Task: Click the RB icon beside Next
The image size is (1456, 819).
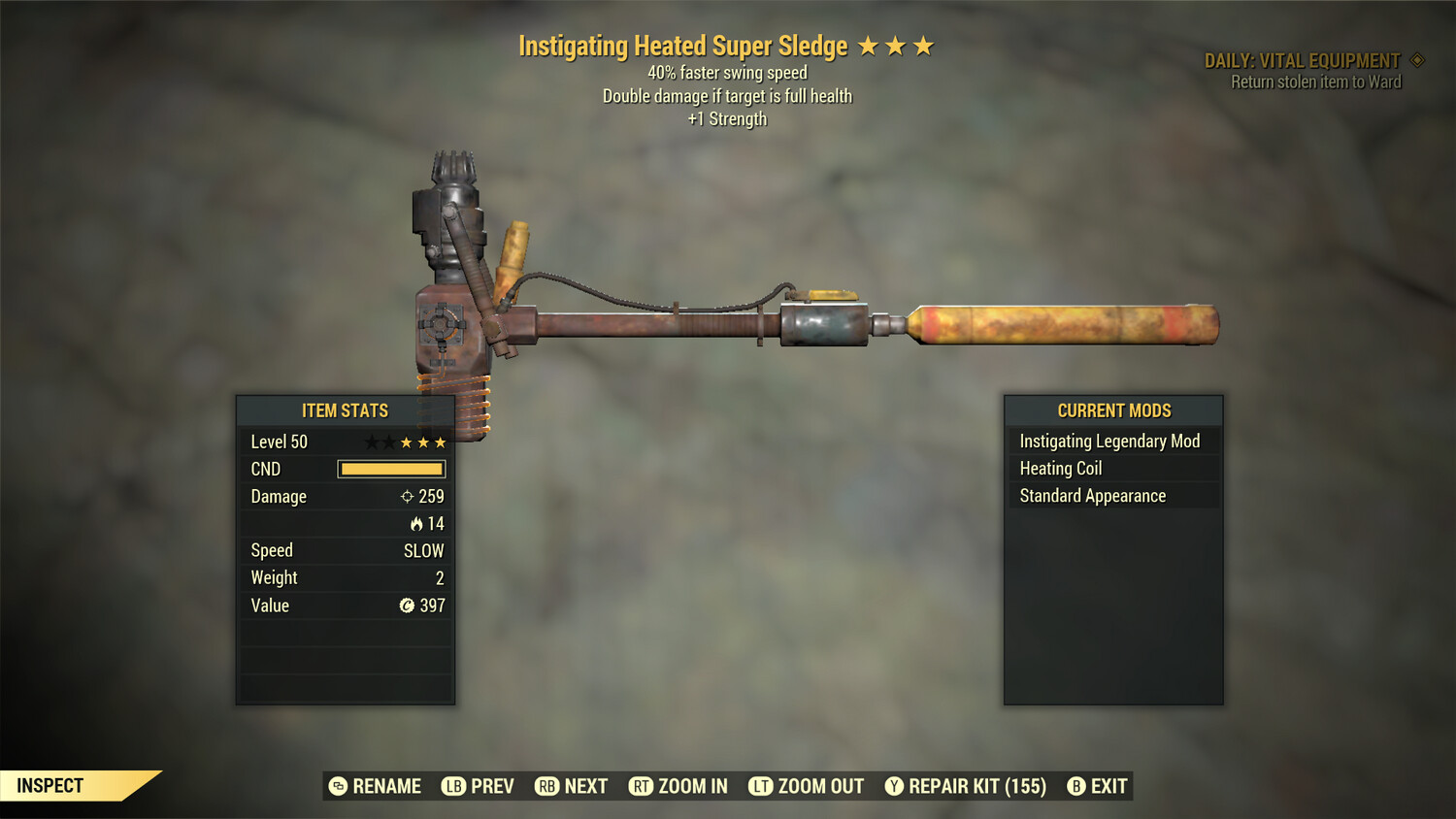Action: (546, 786)
